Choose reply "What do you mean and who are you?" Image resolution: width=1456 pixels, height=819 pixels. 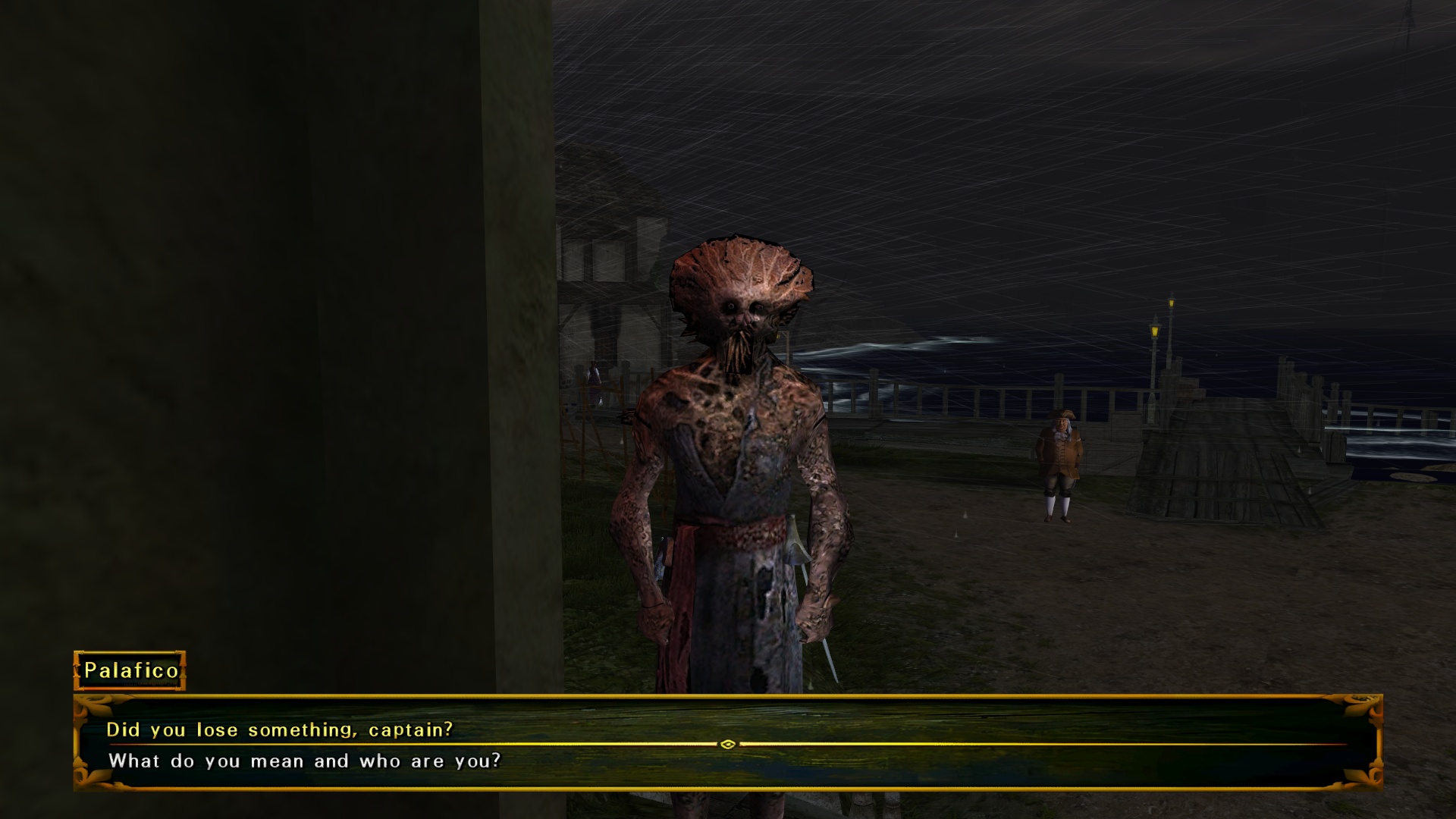tap(305, 761)
